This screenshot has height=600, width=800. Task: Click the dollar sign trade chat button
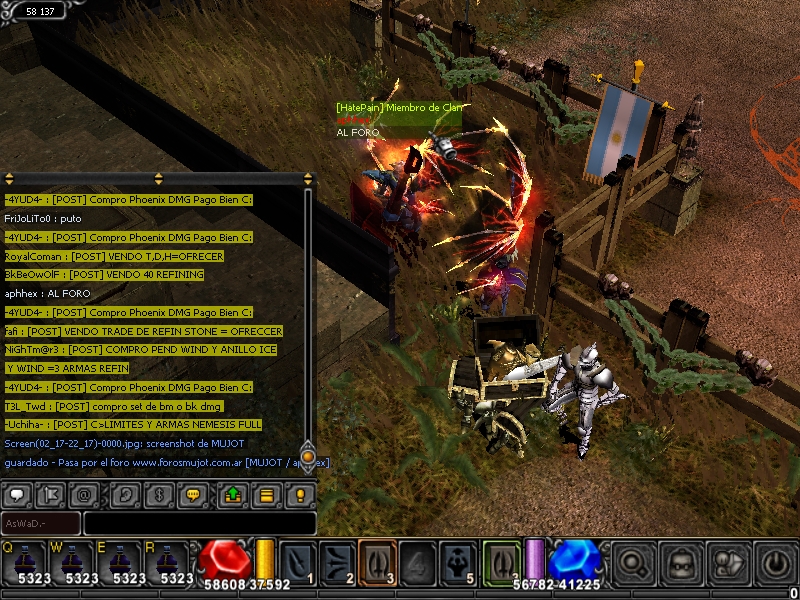(x=158, y=494)
